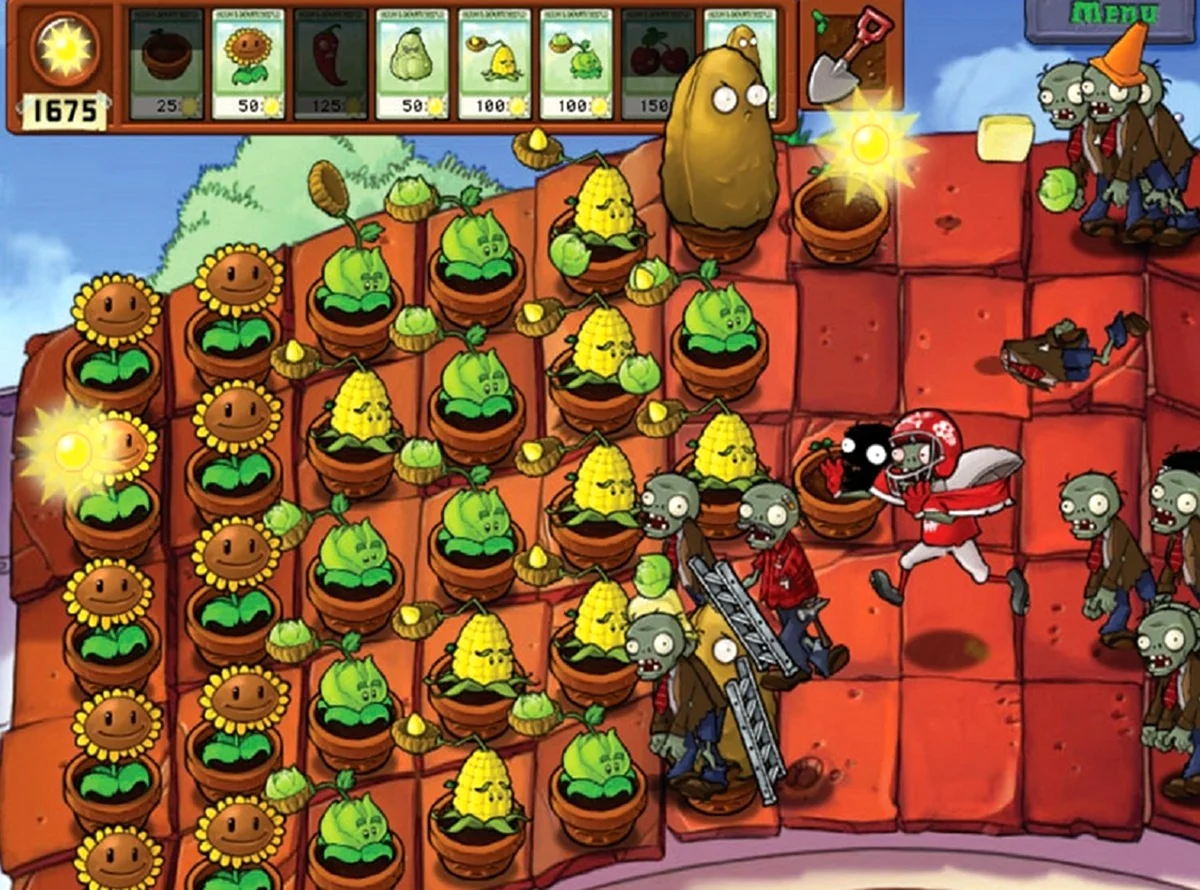Select the Cabbage-pult seed packet
The width and height of the screenshot is (1200, 890).
pyautogui.click(x=576, y=64)
